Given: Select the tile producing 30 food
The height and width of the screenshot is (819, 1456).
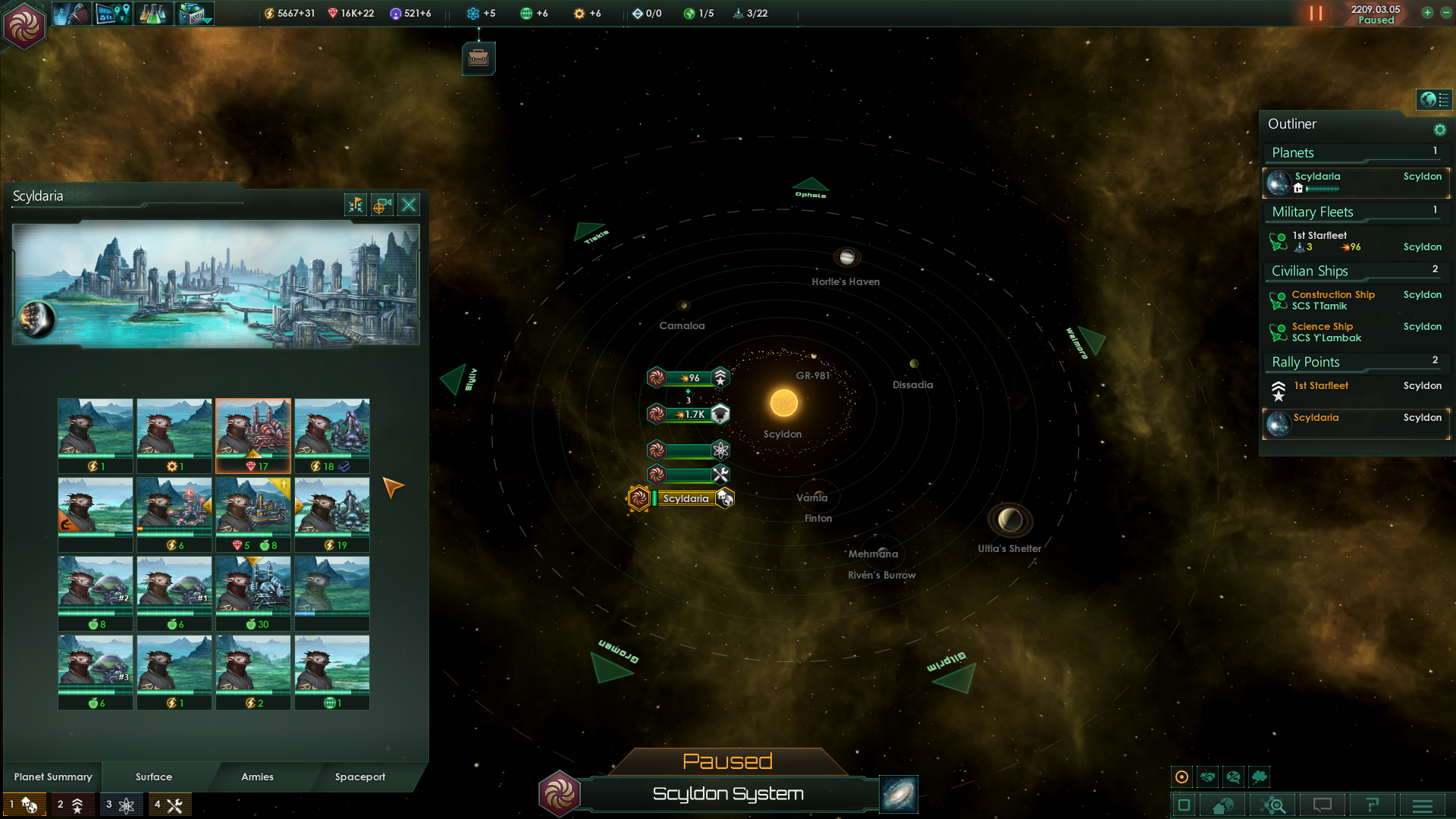Looking at the screenshot, I should click(x=253, y=593).
